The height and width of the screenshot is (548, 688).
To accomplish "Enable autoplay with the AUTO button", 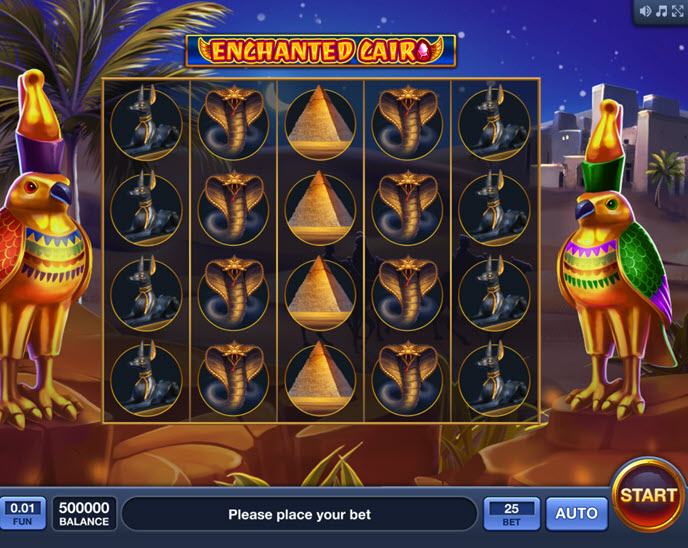I will [576, 514].
